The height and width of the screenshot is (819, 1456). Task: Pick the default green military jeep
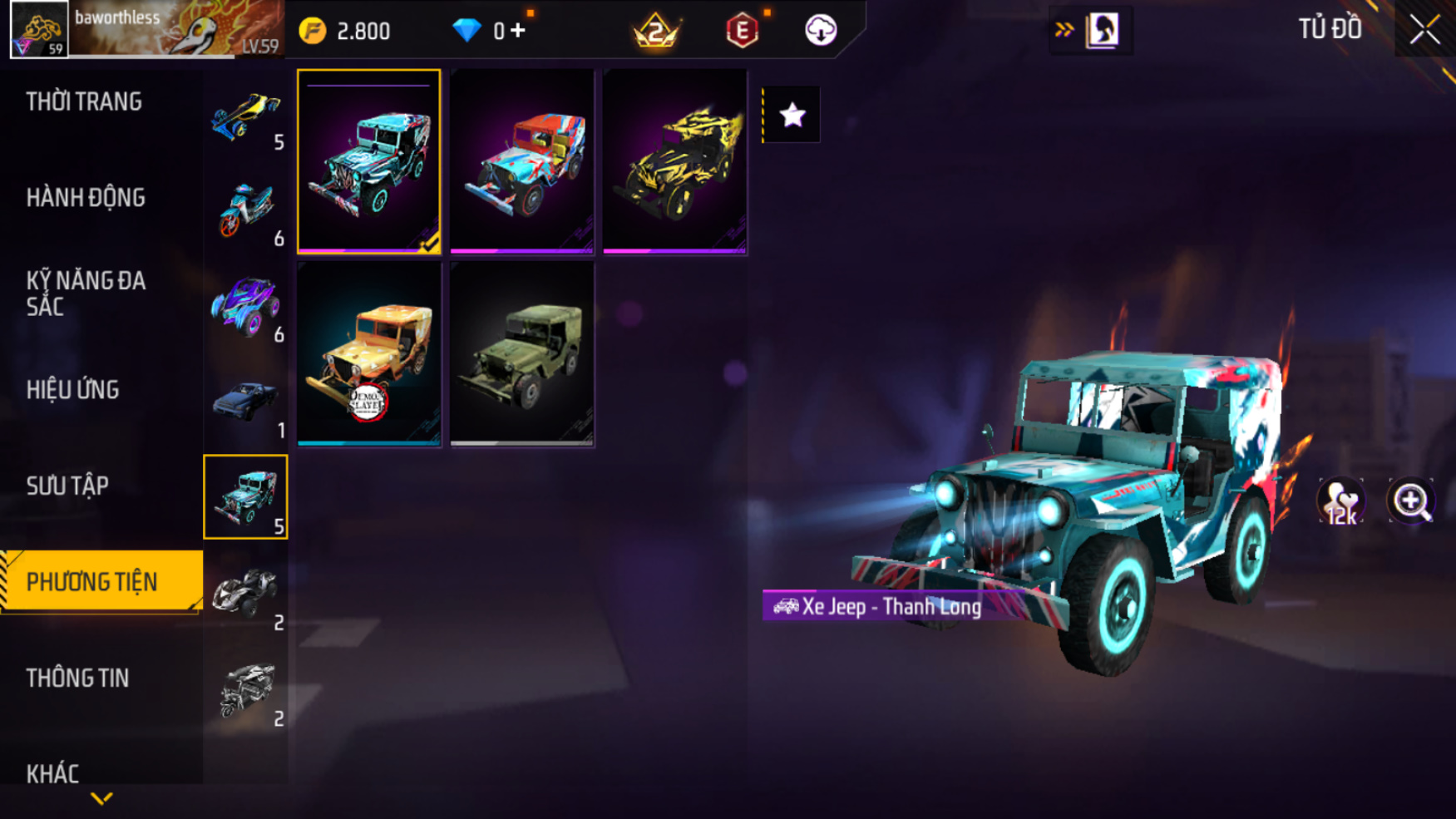(522, 354)
